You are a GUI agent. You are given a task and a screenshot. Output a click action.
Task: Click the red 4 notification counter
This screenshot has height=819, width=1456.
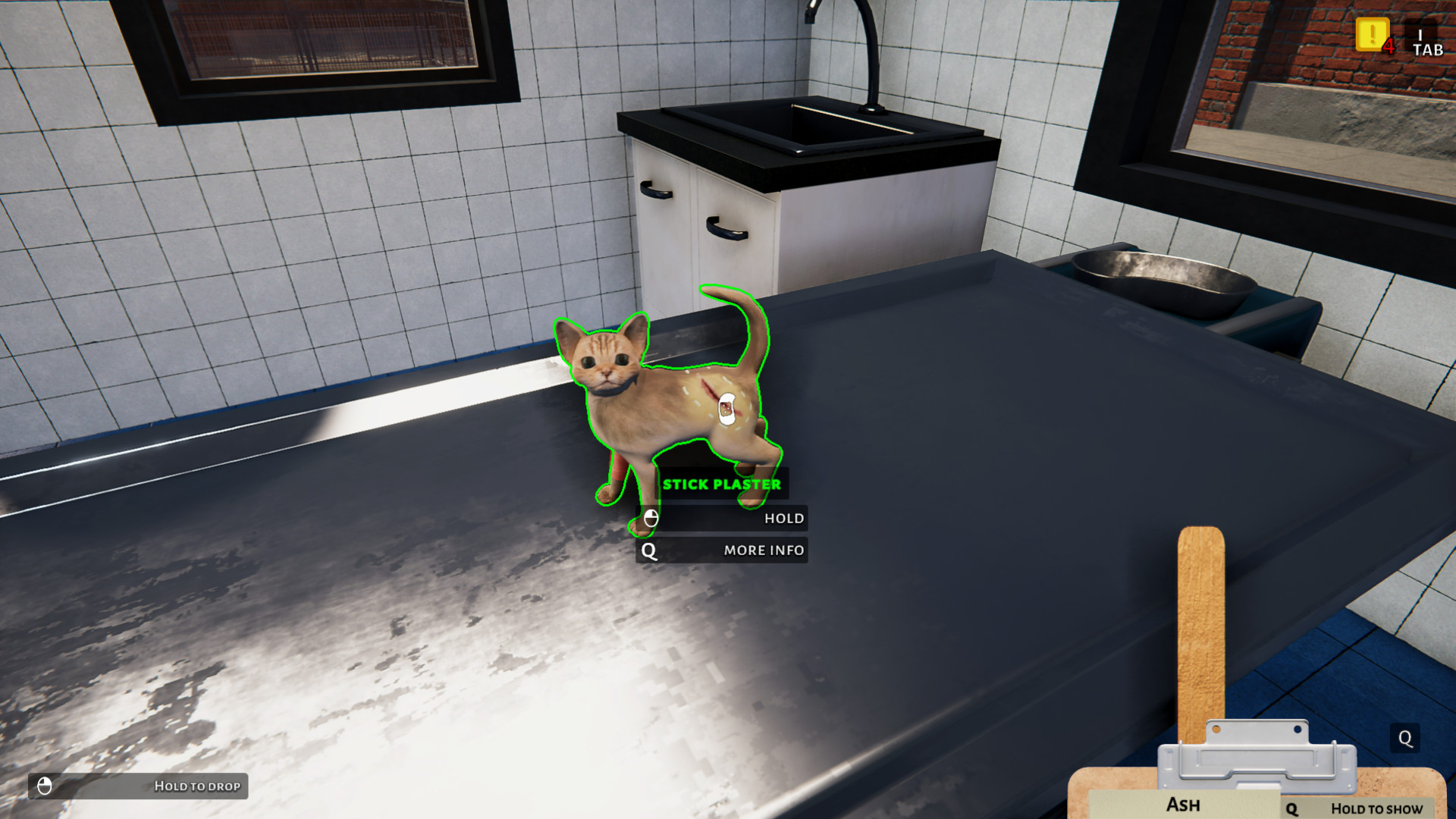[x=1389, y=45]
